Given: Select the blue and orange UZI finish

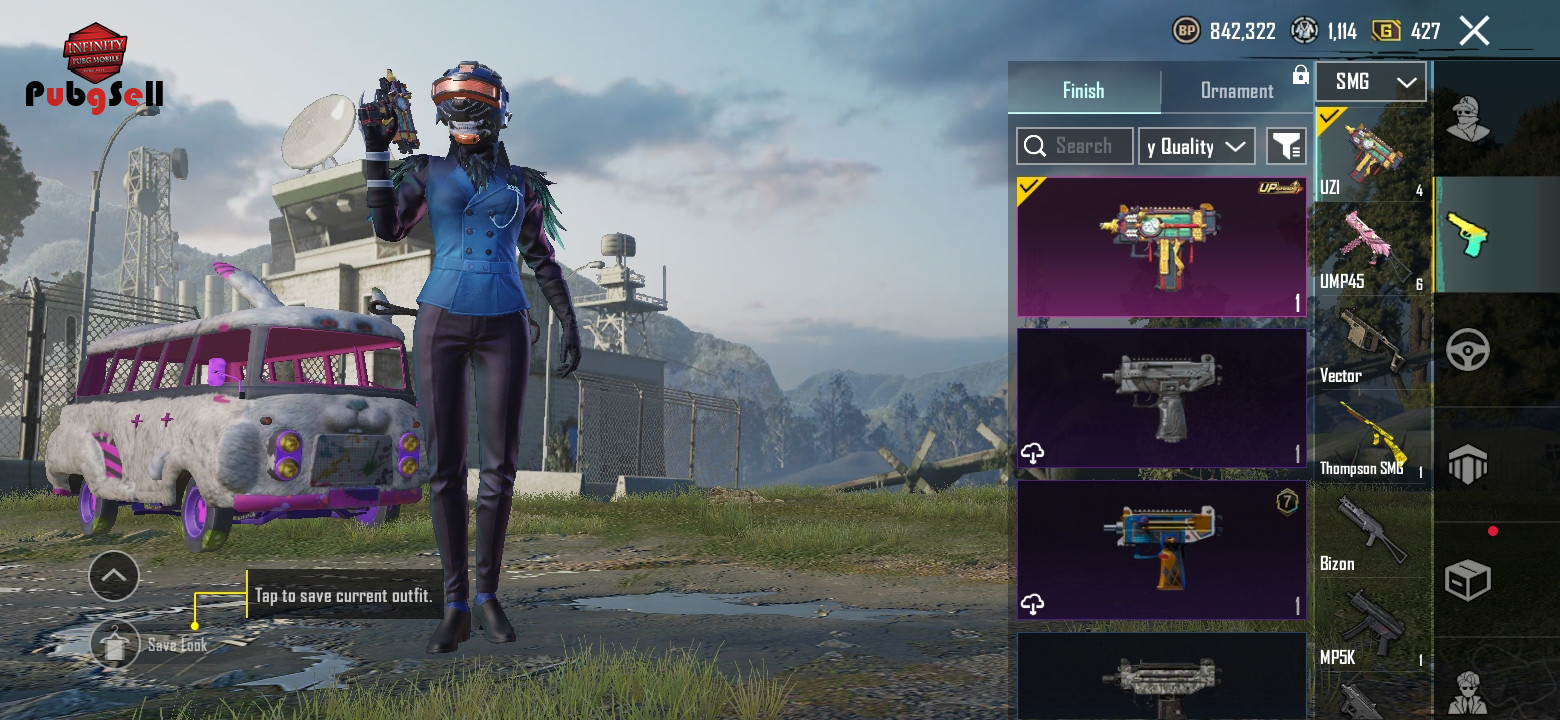Looking at the screenshot, I should (1161, 550).
